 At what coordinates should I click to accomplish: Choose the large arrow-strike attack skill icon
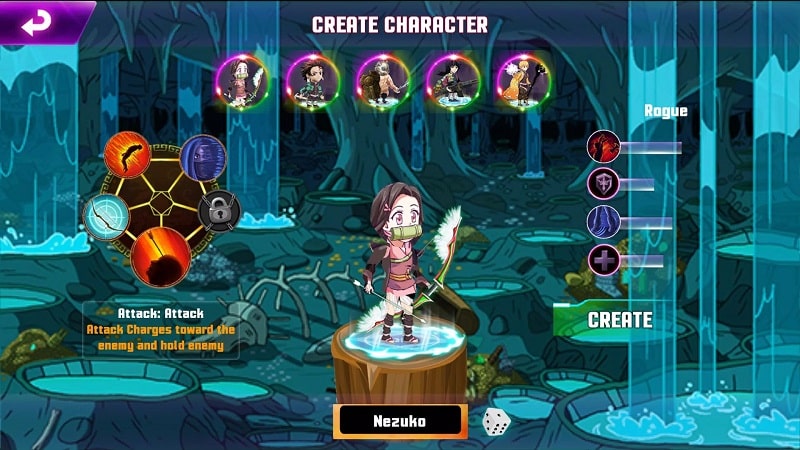161,256
